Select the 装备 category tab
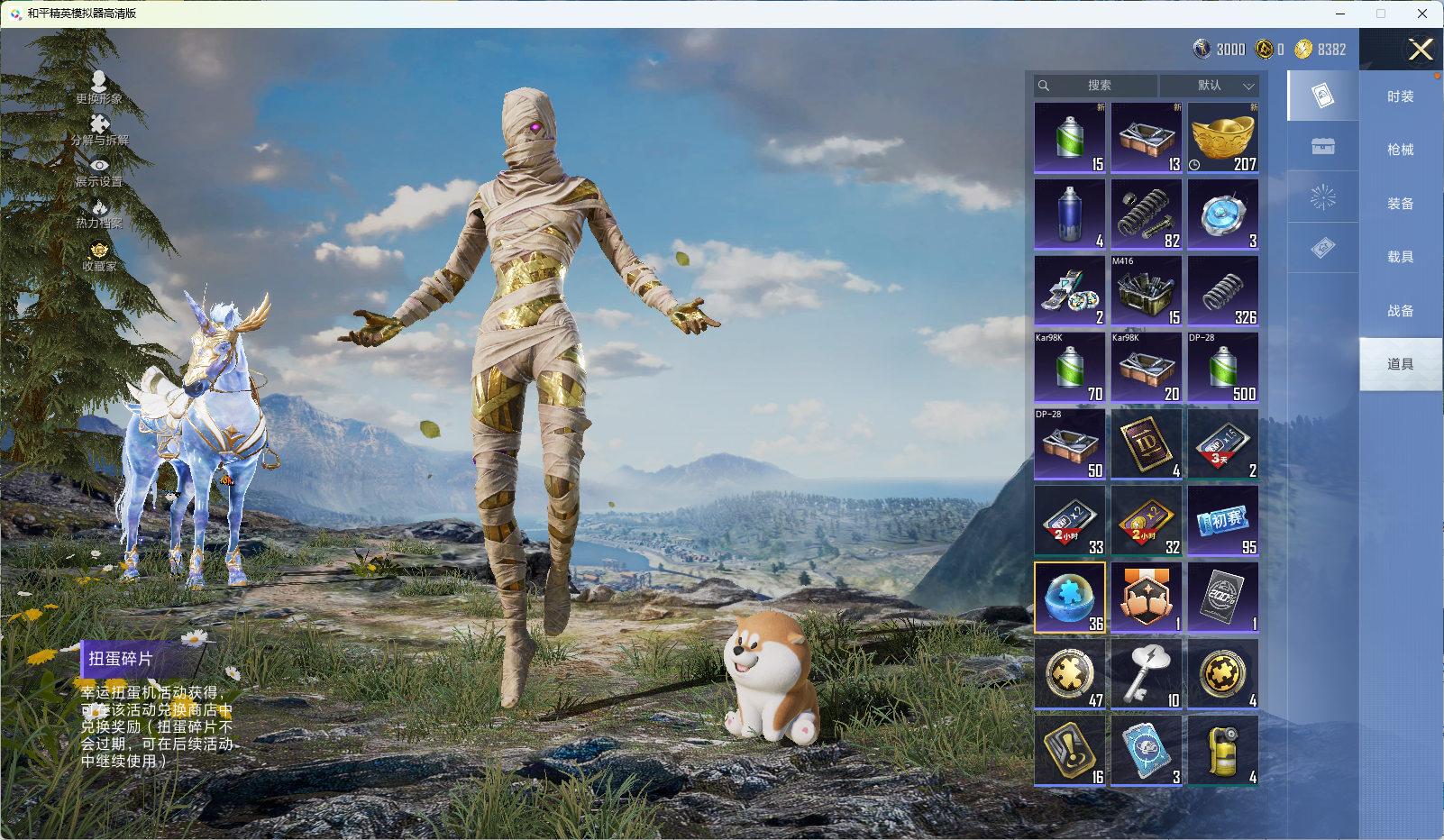Image resolution: width=1444 pixels, height=840 pixels. click(x=1400, y=204)
